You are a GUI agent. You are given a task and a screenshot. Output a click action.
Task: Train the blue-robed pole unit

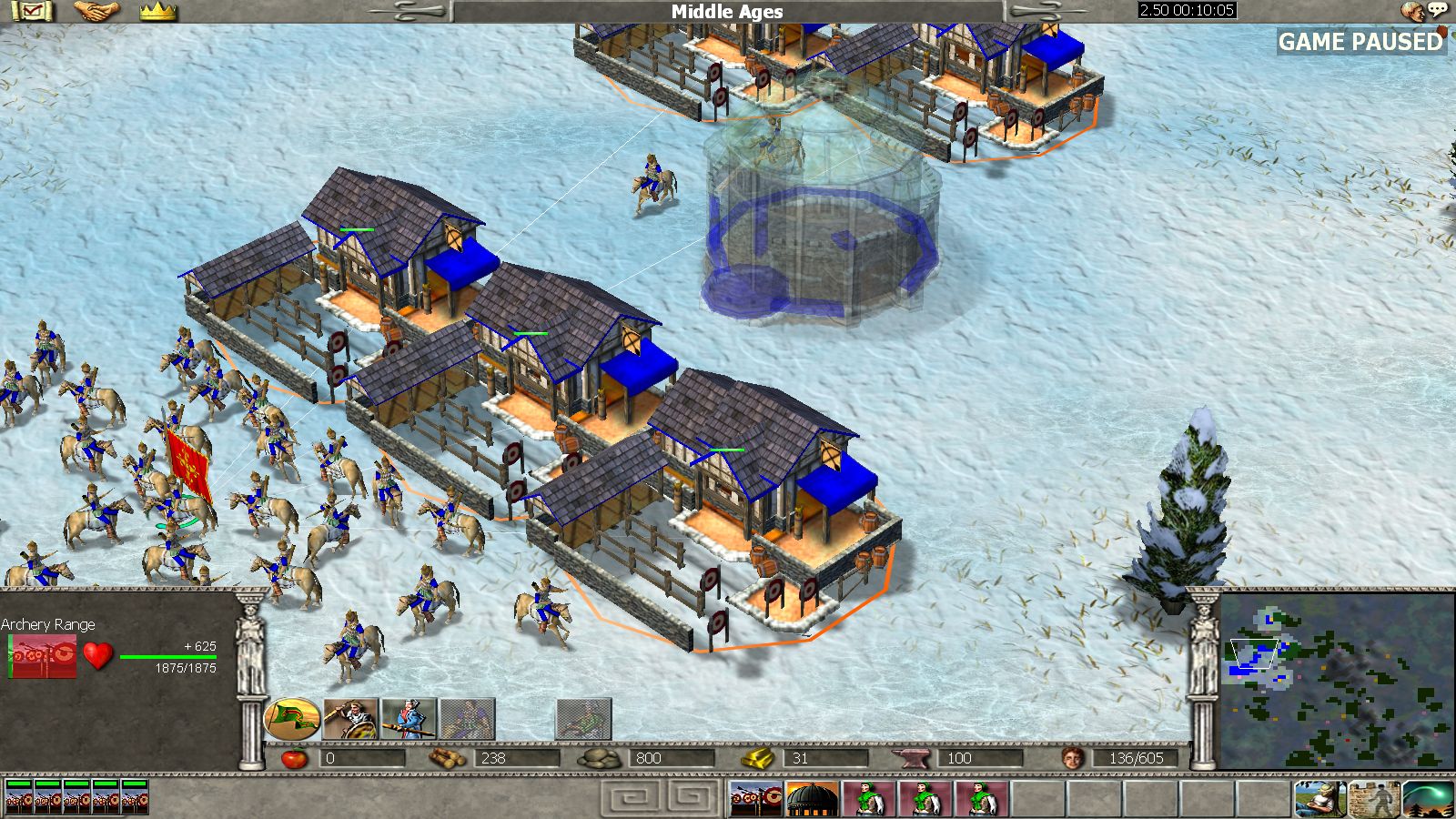point(409,719)
